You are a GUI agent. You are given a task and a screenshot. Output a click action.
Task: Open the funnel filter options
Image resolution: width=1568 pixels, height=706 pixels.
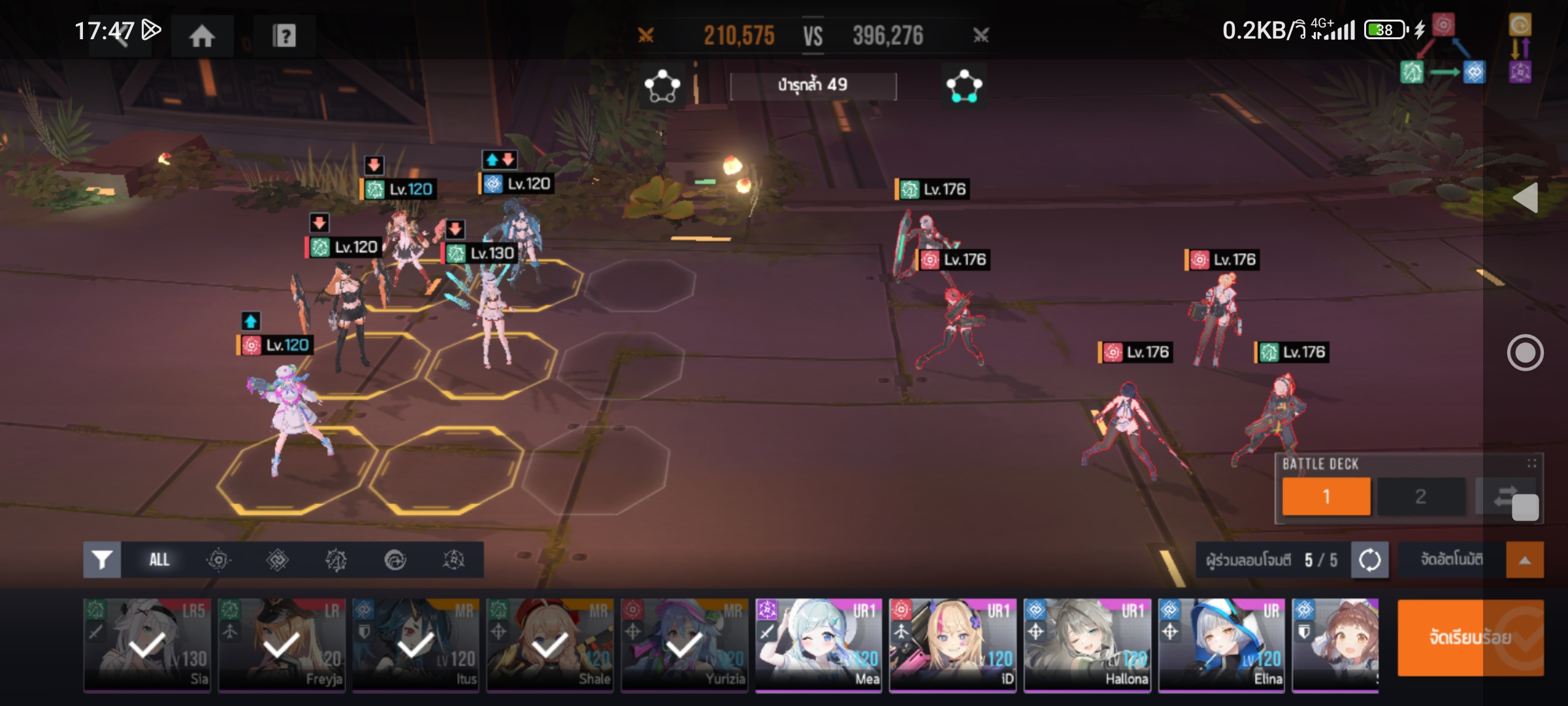[x=102, y=560]
